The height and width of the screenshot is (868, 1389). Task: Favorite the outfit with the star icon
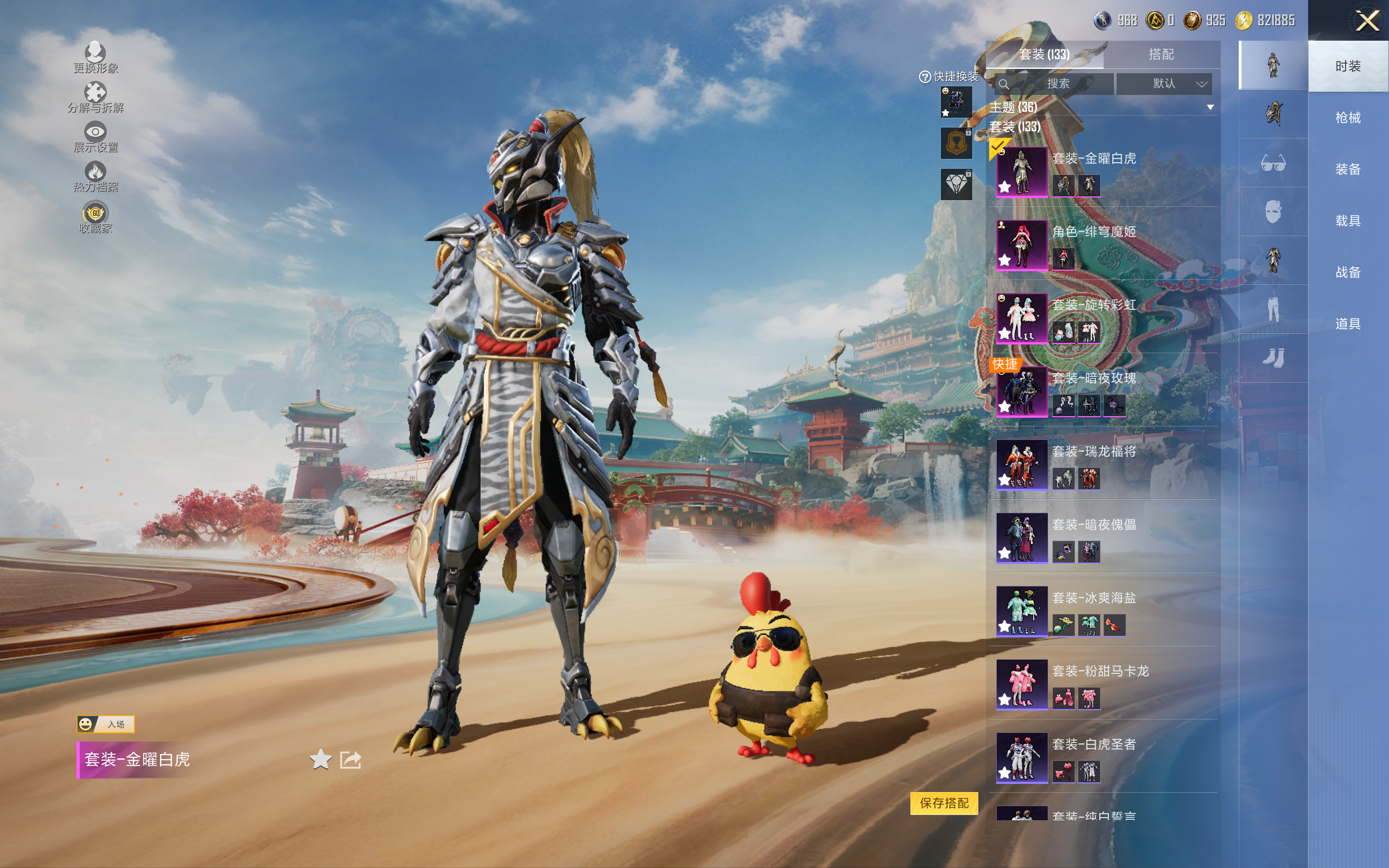(x=320, y=759)
